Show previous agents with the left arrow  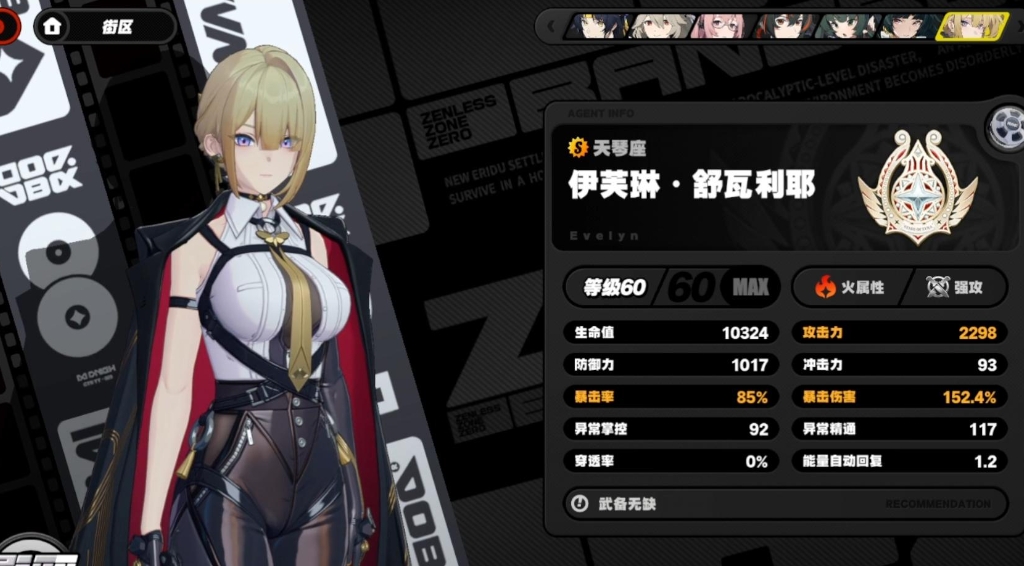tap(551, 27)
